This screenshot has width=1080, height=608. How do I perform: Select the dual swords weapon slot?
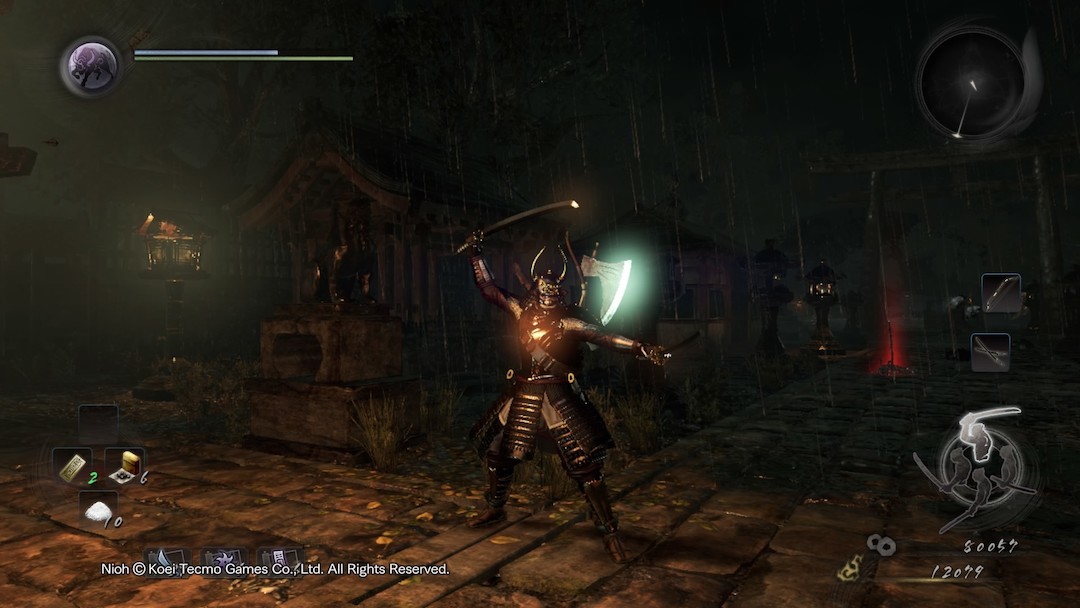(990, 352)
